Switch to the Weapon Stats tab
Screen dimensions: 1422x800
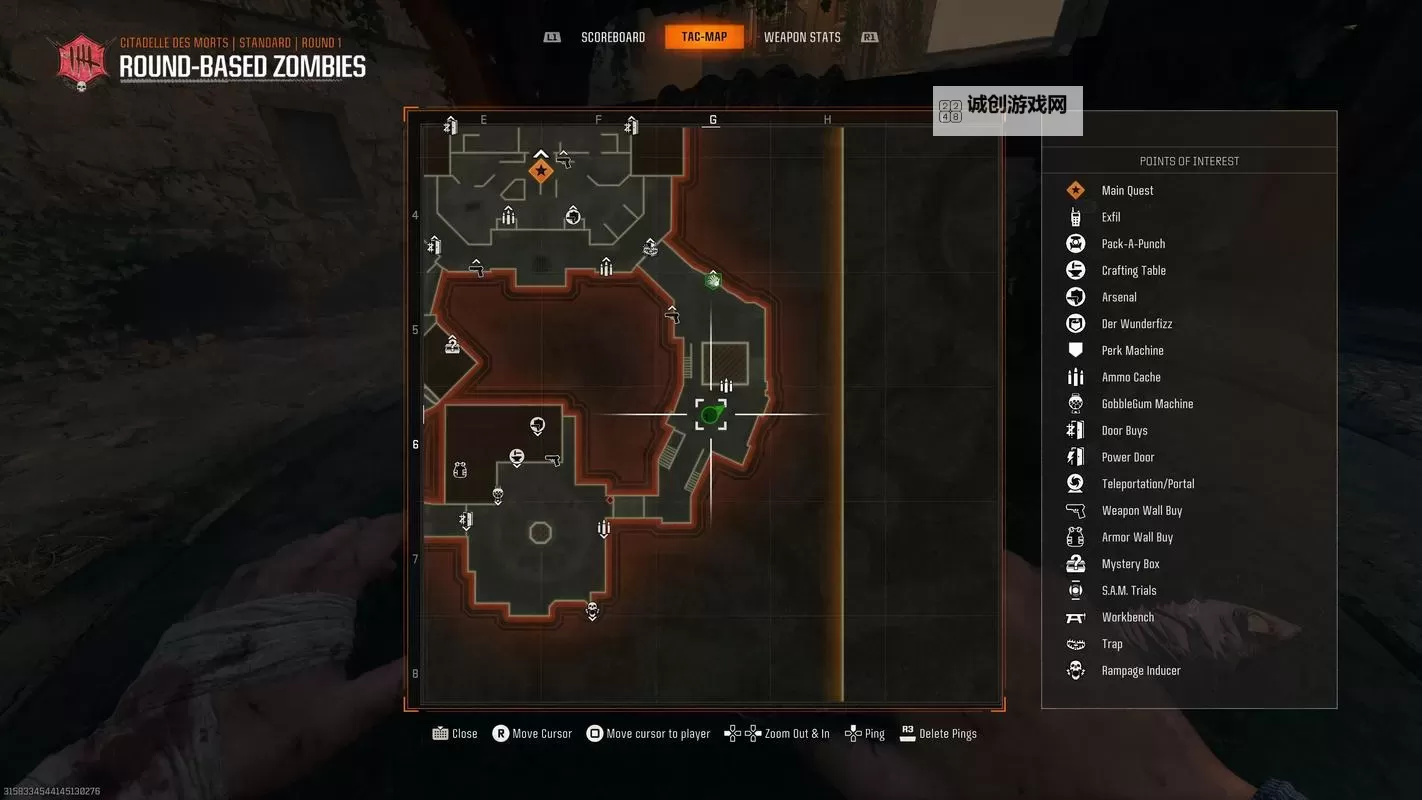pos(801,36)
